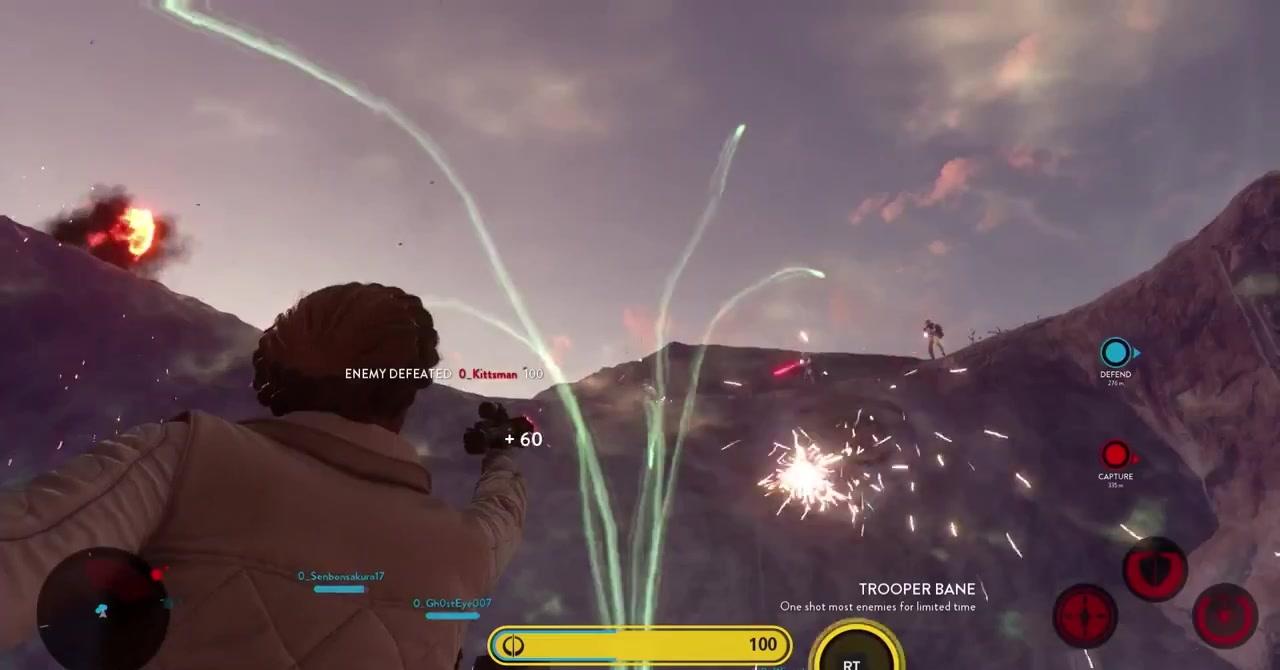Activate the red crosshair ability icon
This screenshot has width=1280, height=670.
[1085, 615]
